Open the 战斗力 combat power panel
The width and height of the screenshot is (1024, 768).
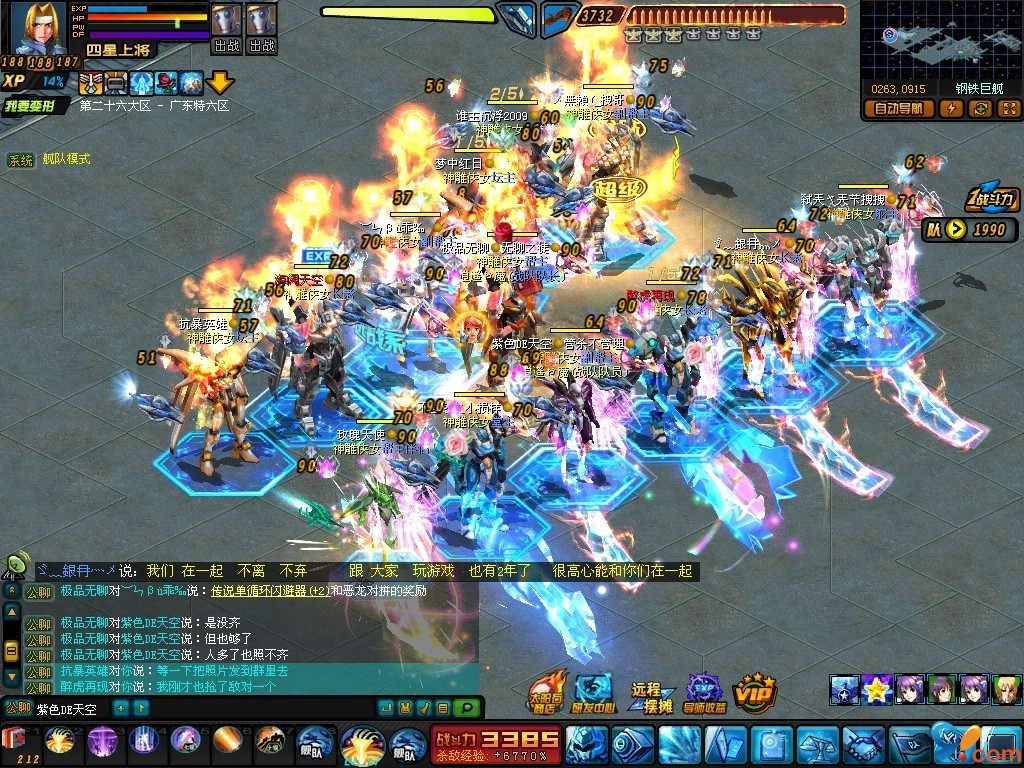point(992,199)
